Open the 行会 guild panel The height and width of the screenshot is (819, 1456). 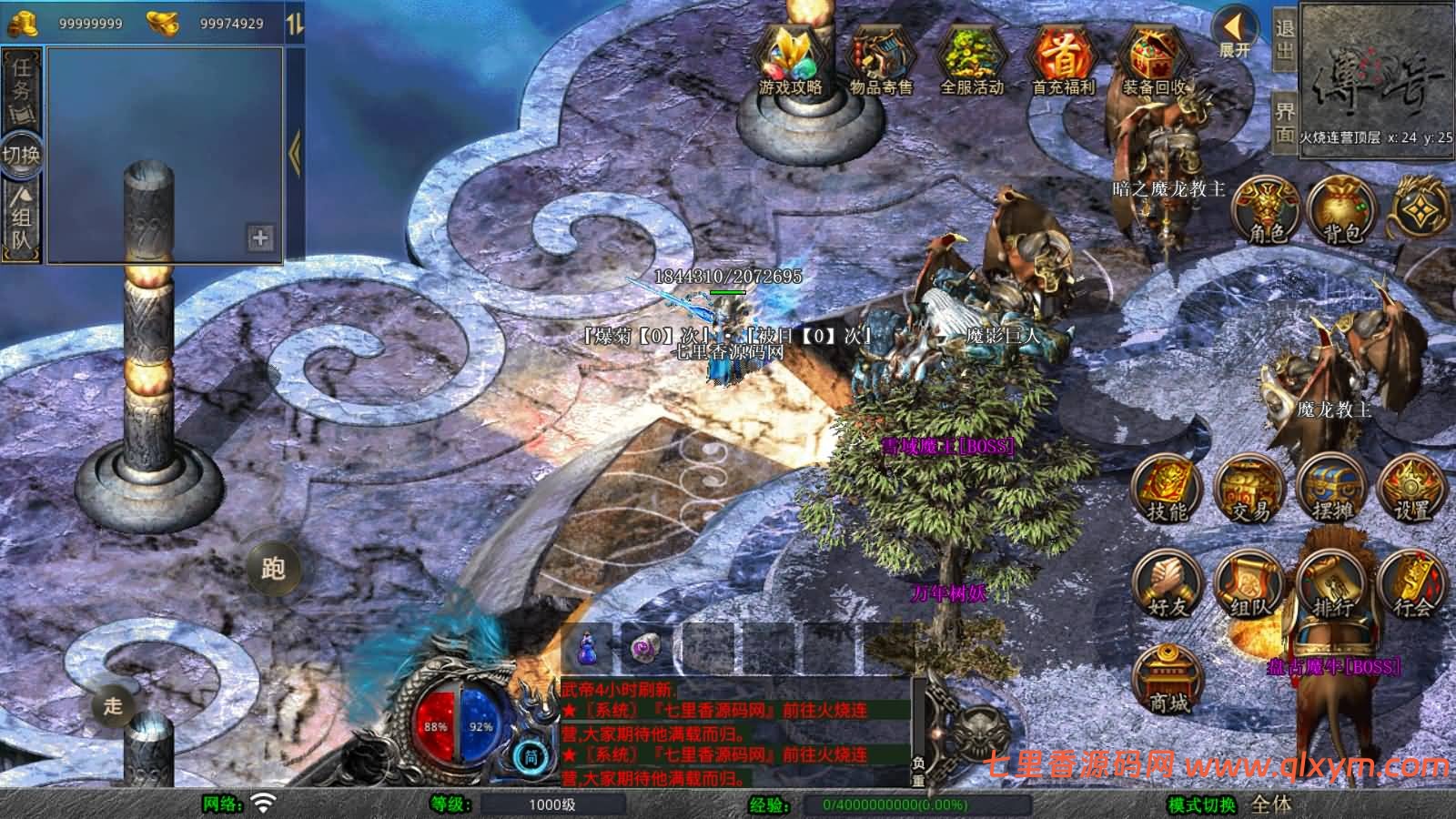1411,584
